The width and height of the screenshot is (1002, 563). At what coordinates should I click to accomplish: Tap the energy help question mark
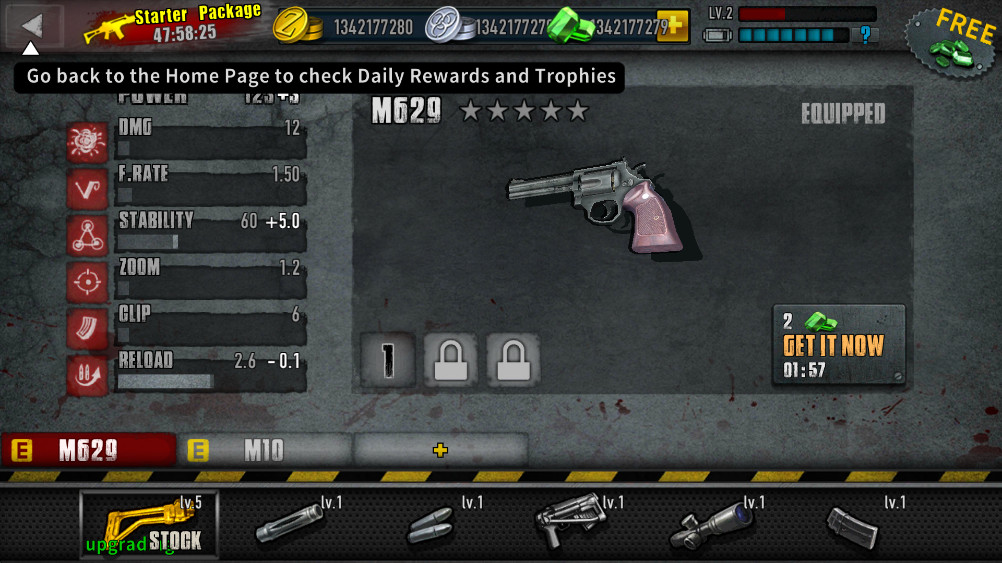point(865,35)
